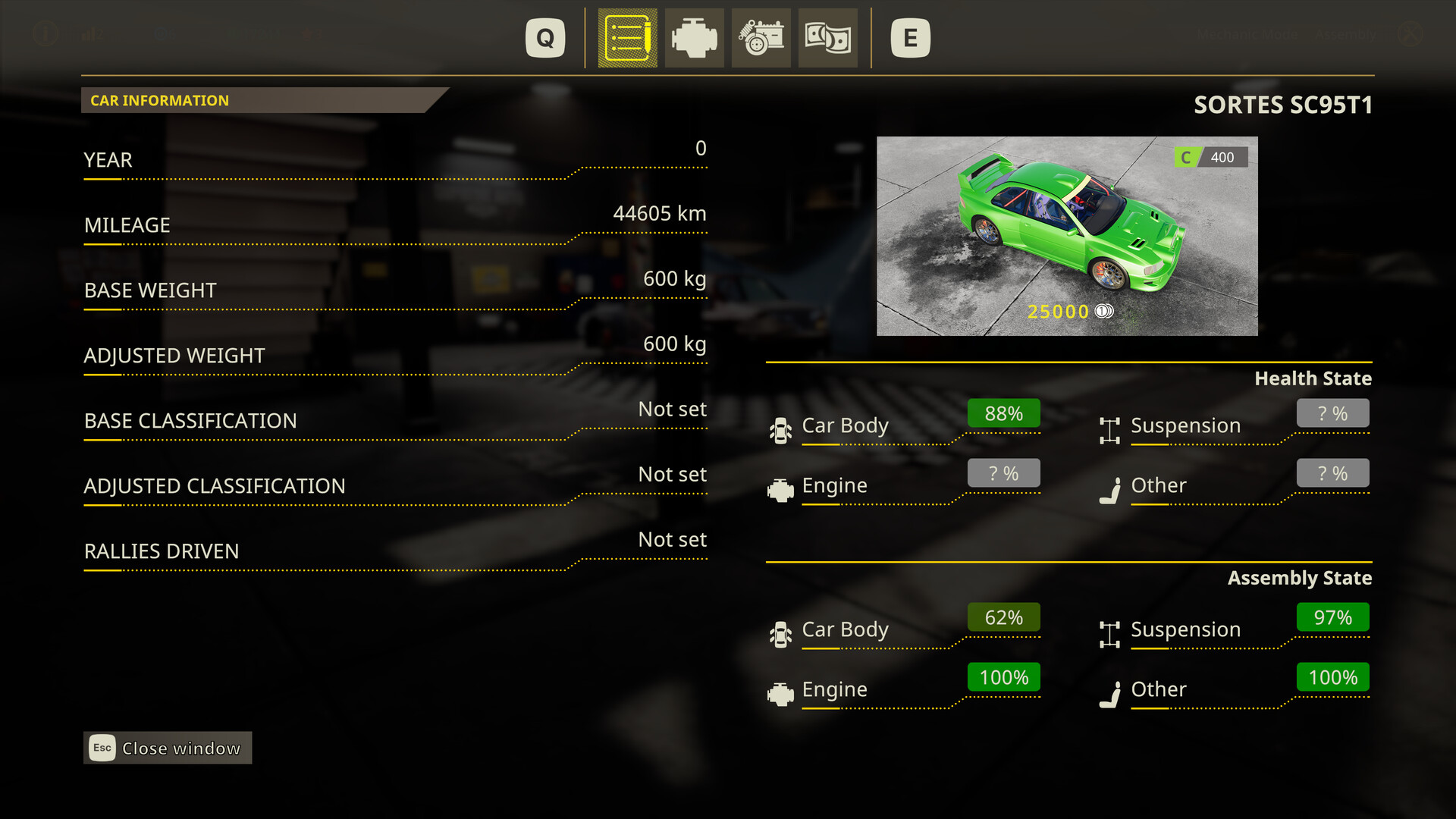Image resolution: width=1456 pixels, height=819 pixels.
Task: Open the Finances cash section icon
Action: 827,38
